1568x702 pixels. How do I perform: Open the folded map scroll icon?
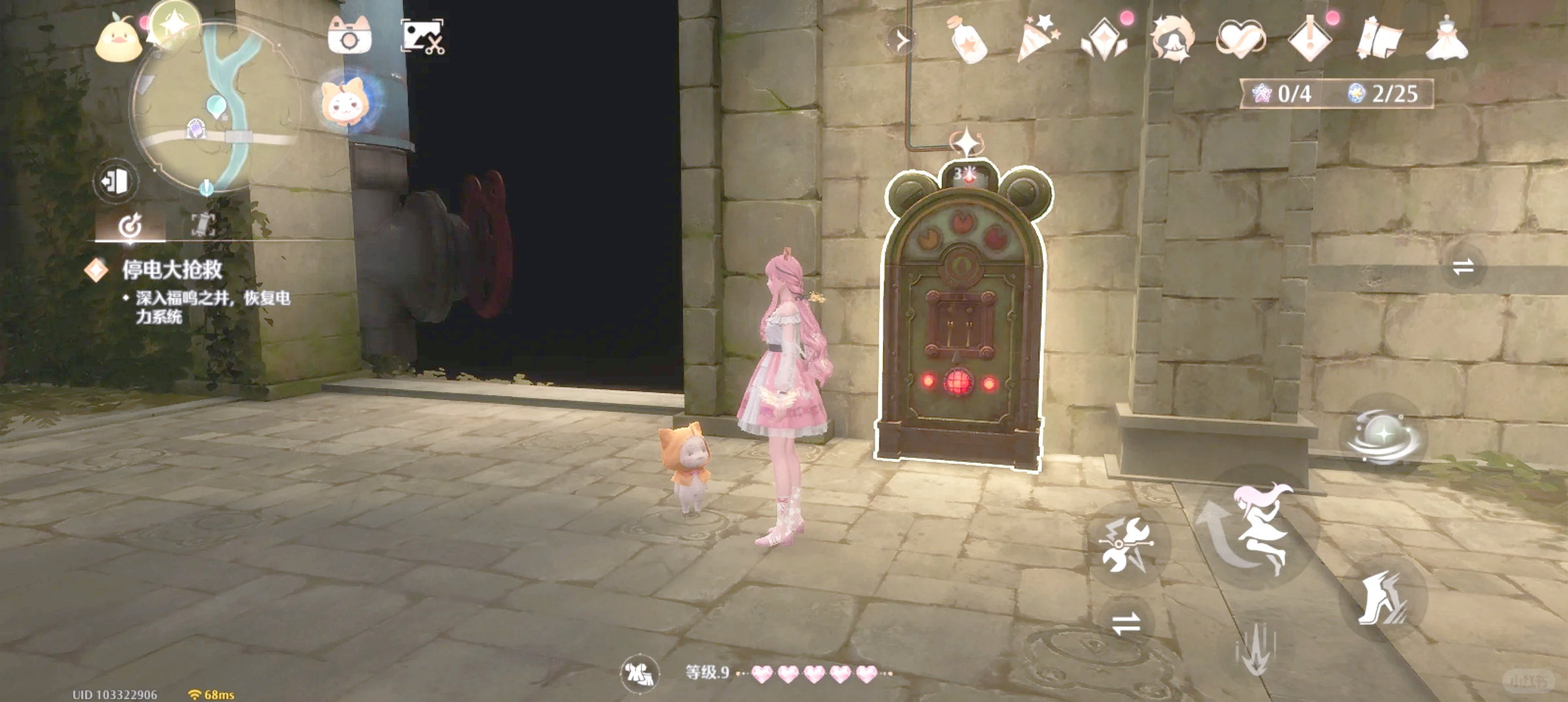pos(1379,39)
